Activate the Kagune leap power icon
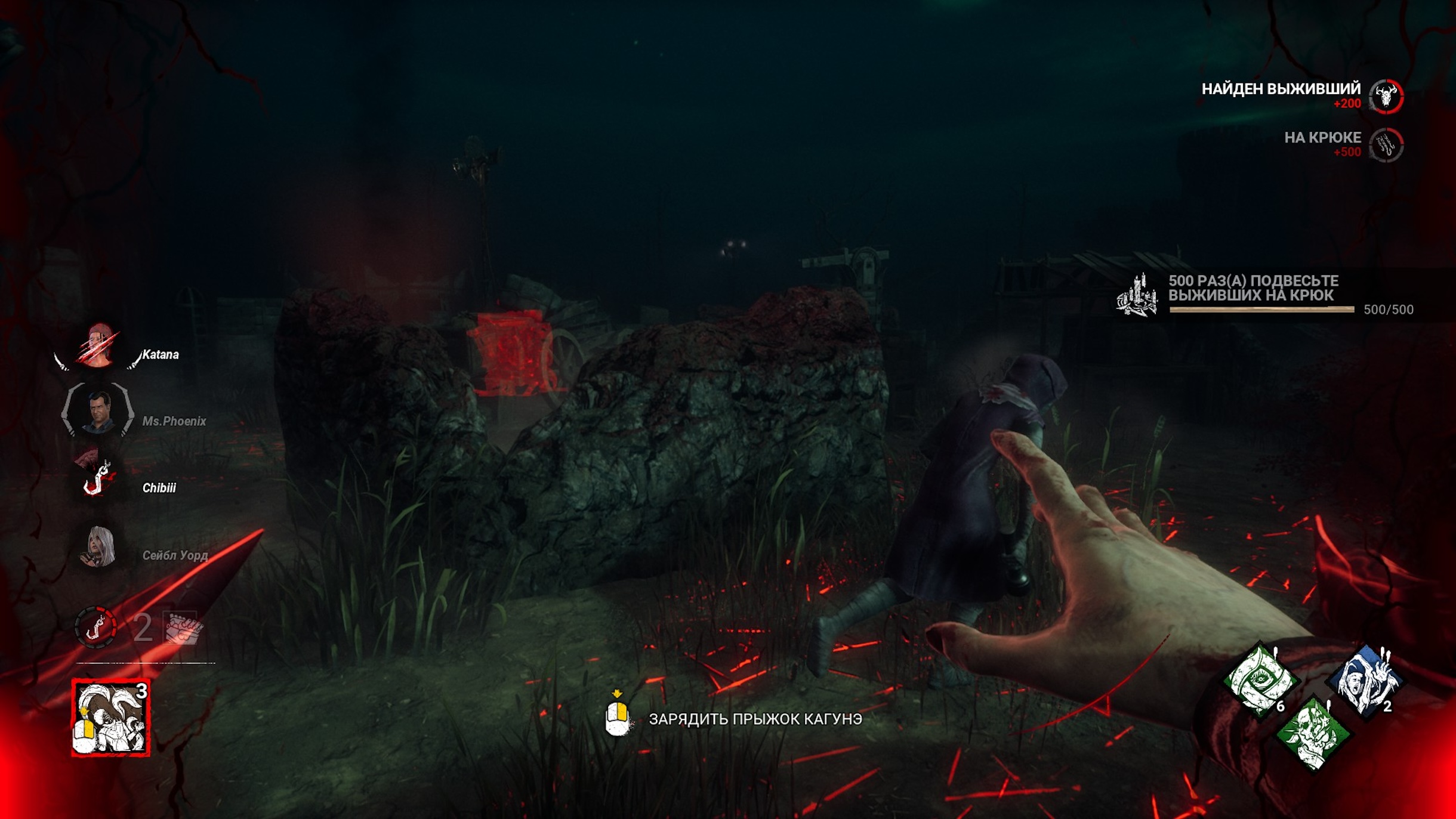 [x=111, y=718]
